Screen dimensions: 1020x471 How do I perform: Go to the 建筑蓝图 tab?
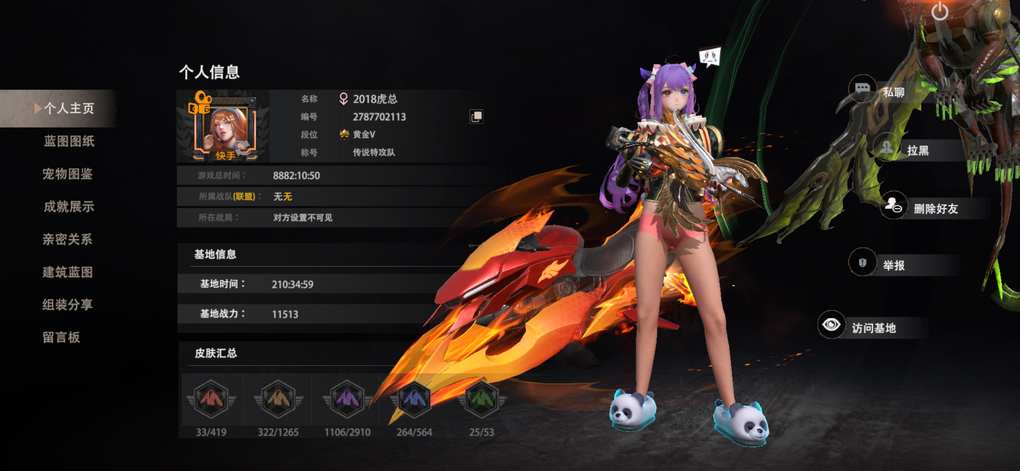[x=68, y=272]
